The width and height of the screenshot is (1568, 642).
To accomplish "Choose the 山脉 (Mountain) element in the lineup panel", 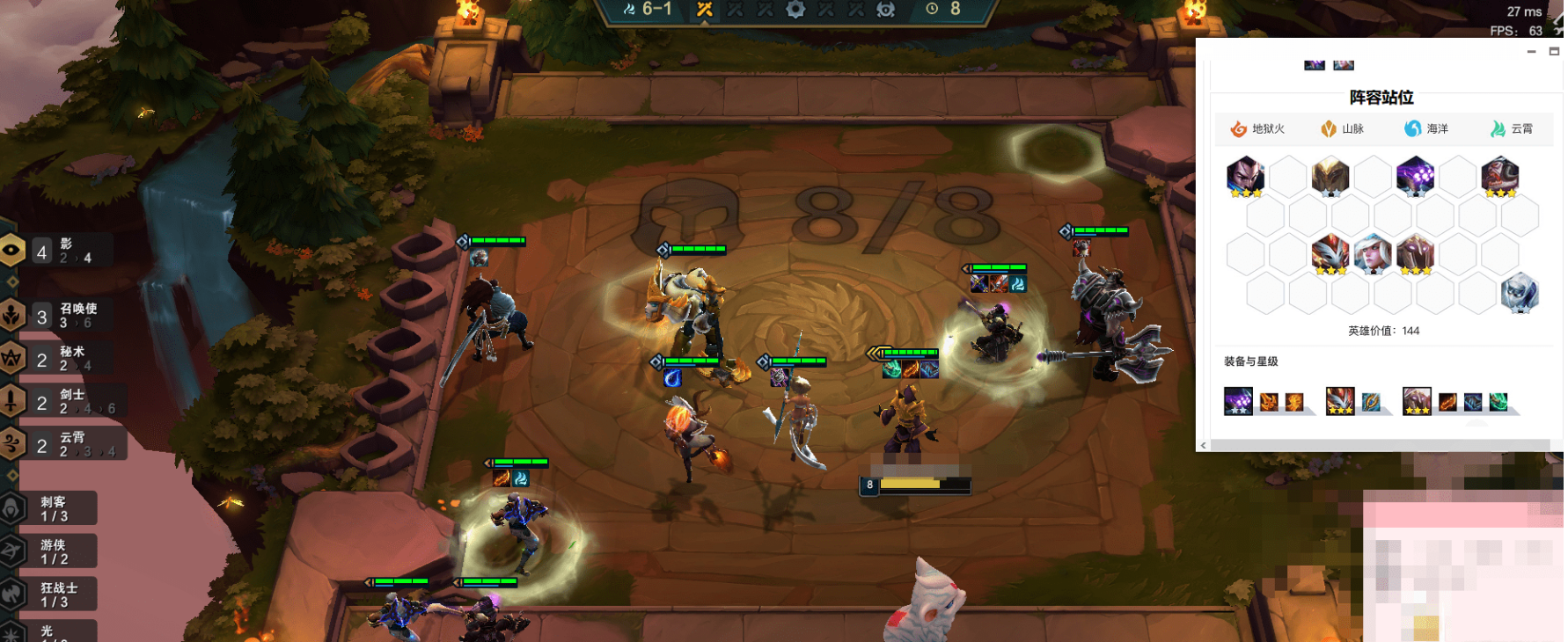I will tap(1342, 129).
